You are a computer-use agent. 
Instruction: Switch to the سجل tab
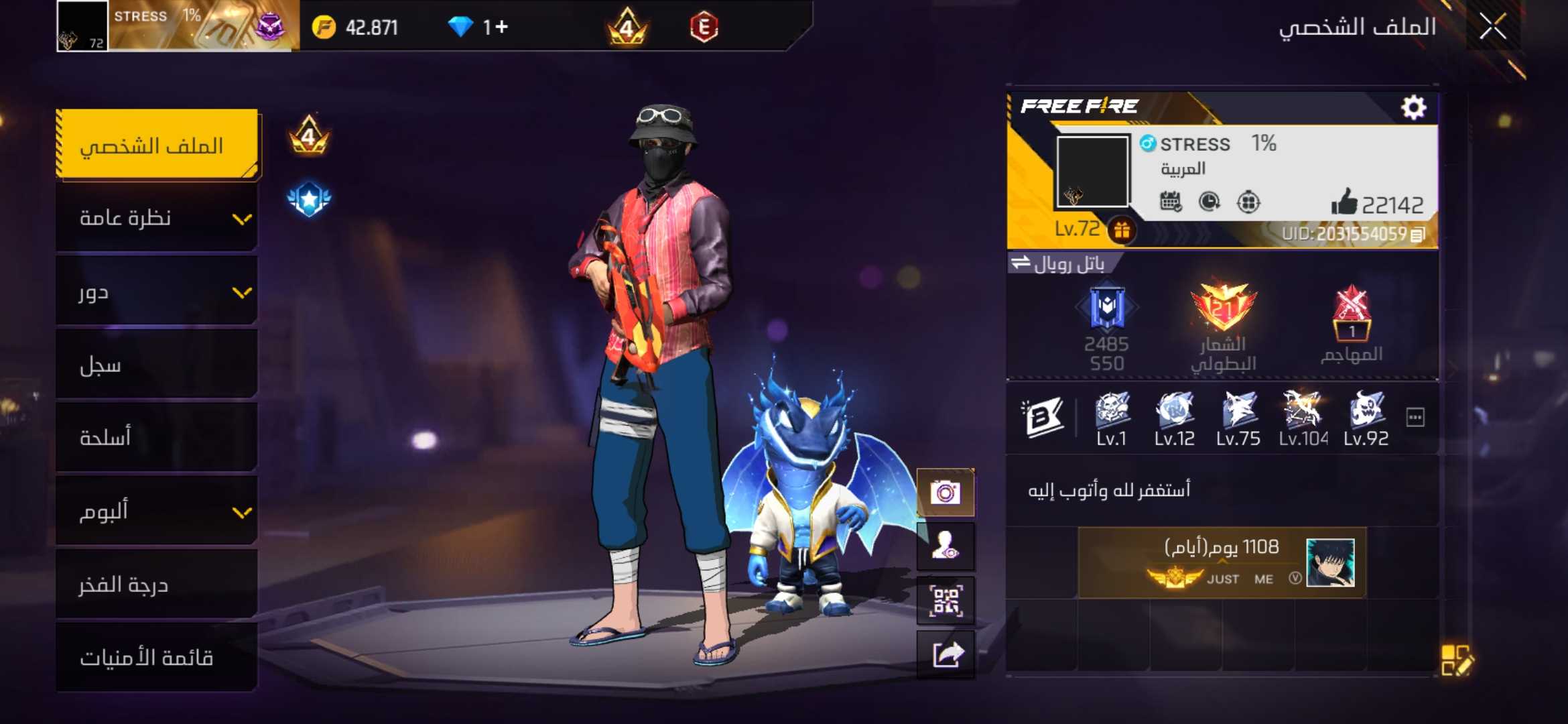click(157, 364)
